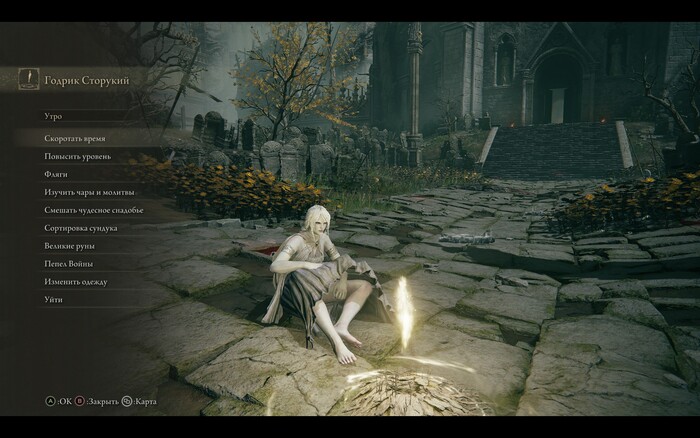Select "Скоротать время" menu entry

(x=75, y=138)
